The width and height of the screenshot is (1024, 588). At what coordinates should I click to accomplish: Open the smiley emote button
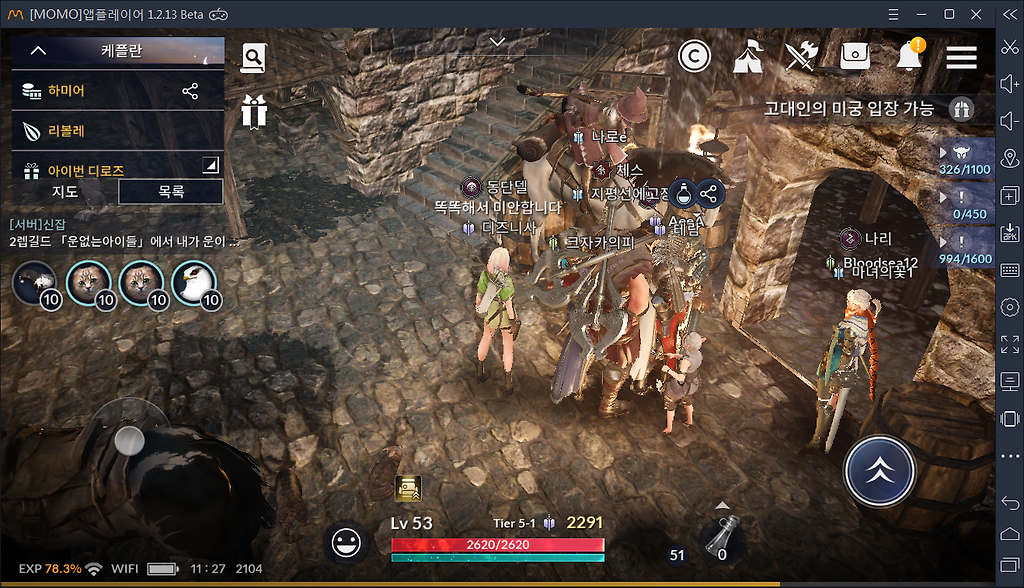[x=346, y=543]
